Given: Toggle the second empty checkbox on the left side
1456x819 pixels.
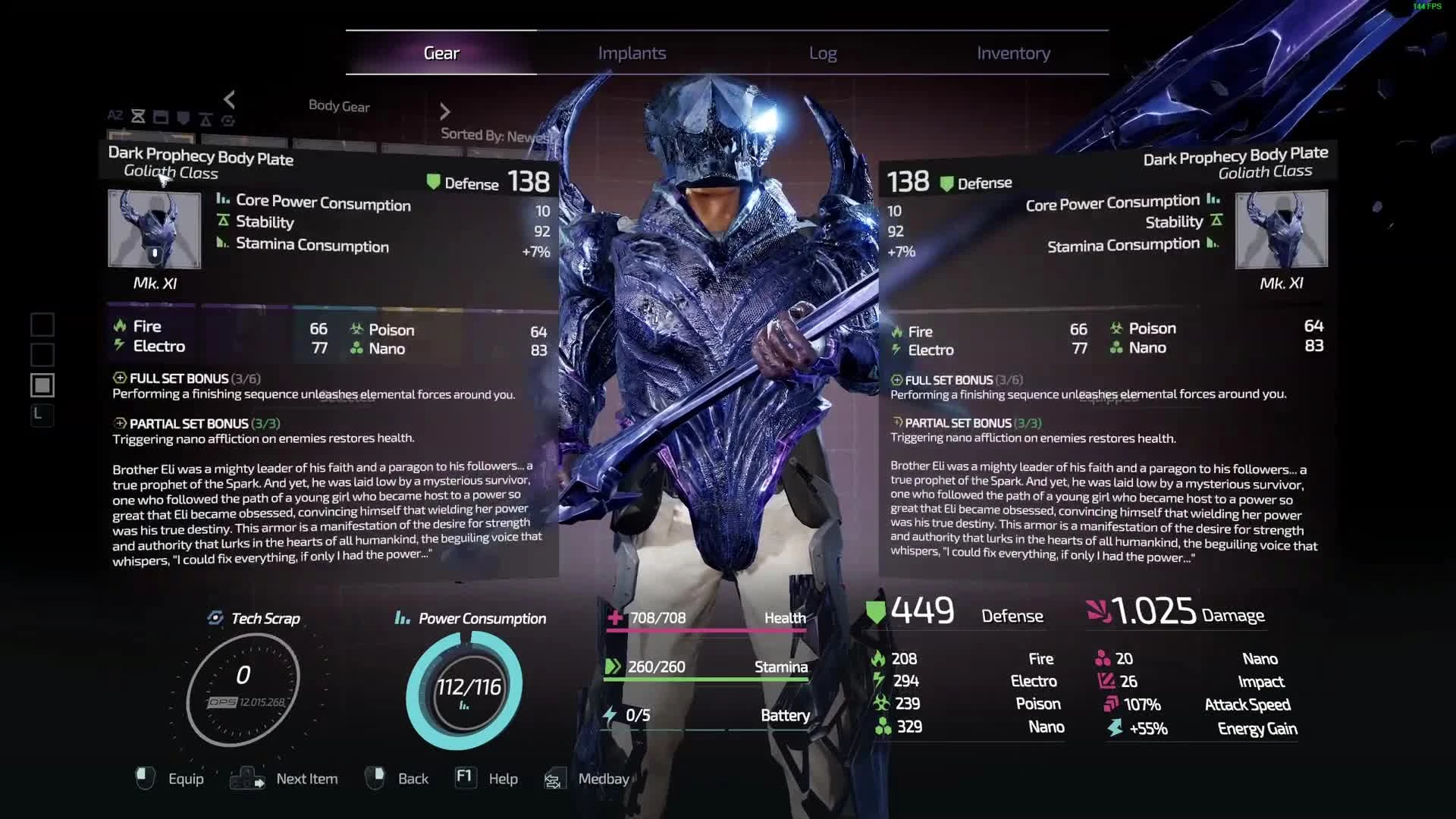Looking at the screenshot, I should coord(42,355).
